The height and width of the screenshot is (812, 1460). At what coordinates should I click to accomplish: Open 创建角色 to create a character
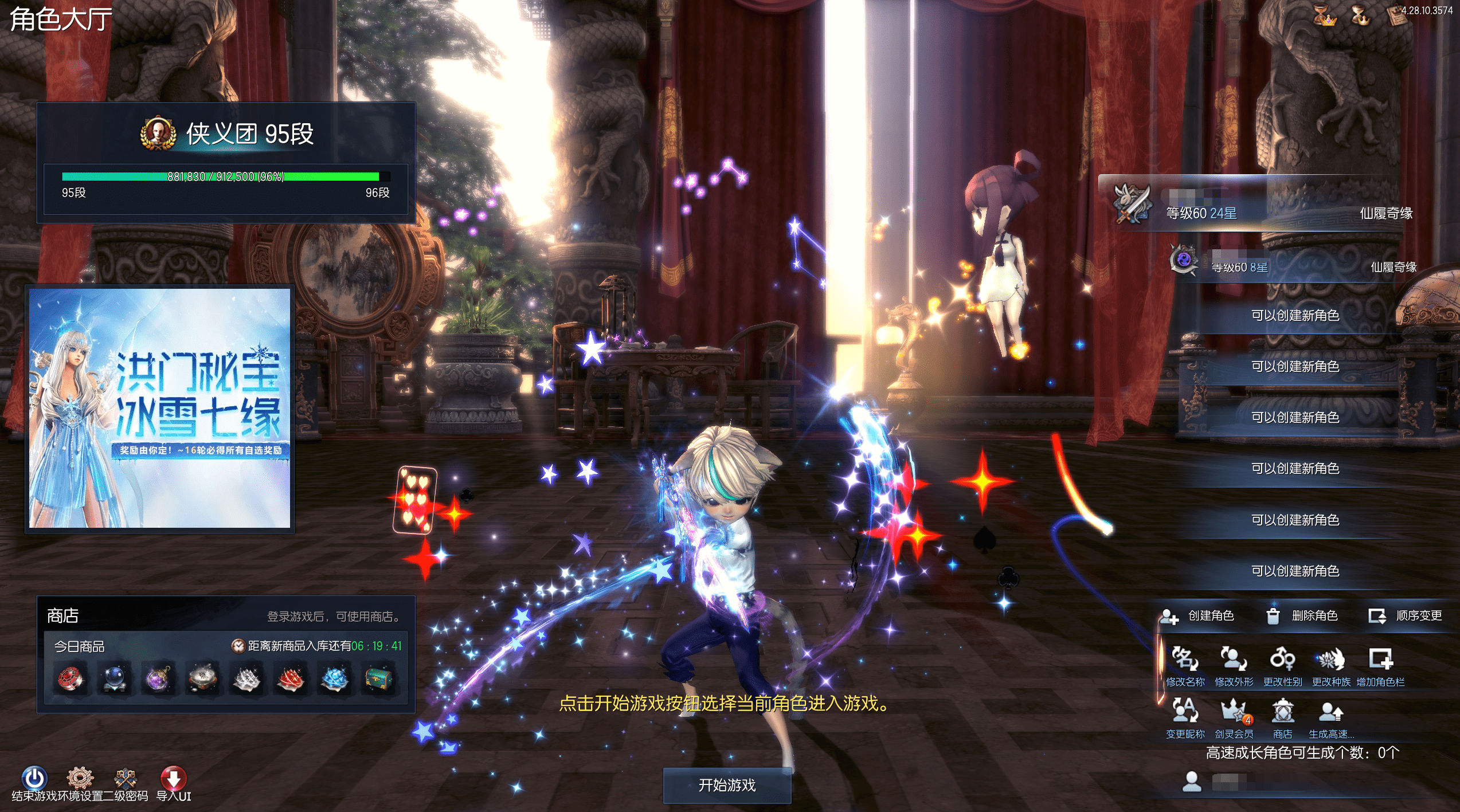[x=1197, y=616]
